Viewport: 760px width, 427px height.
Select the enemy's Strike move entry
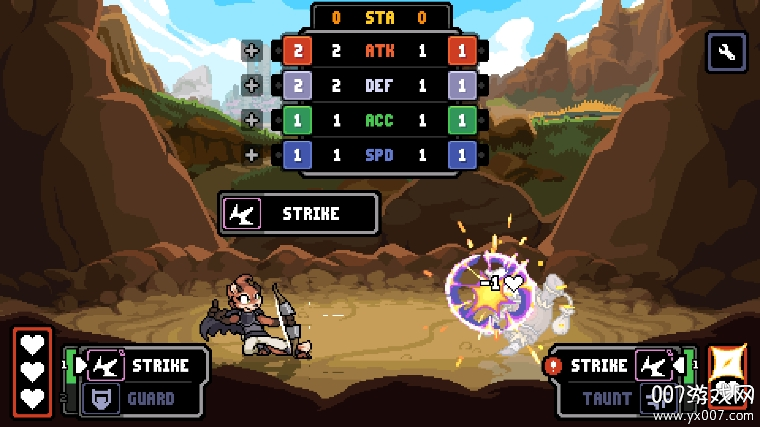[x=612, y=365]
